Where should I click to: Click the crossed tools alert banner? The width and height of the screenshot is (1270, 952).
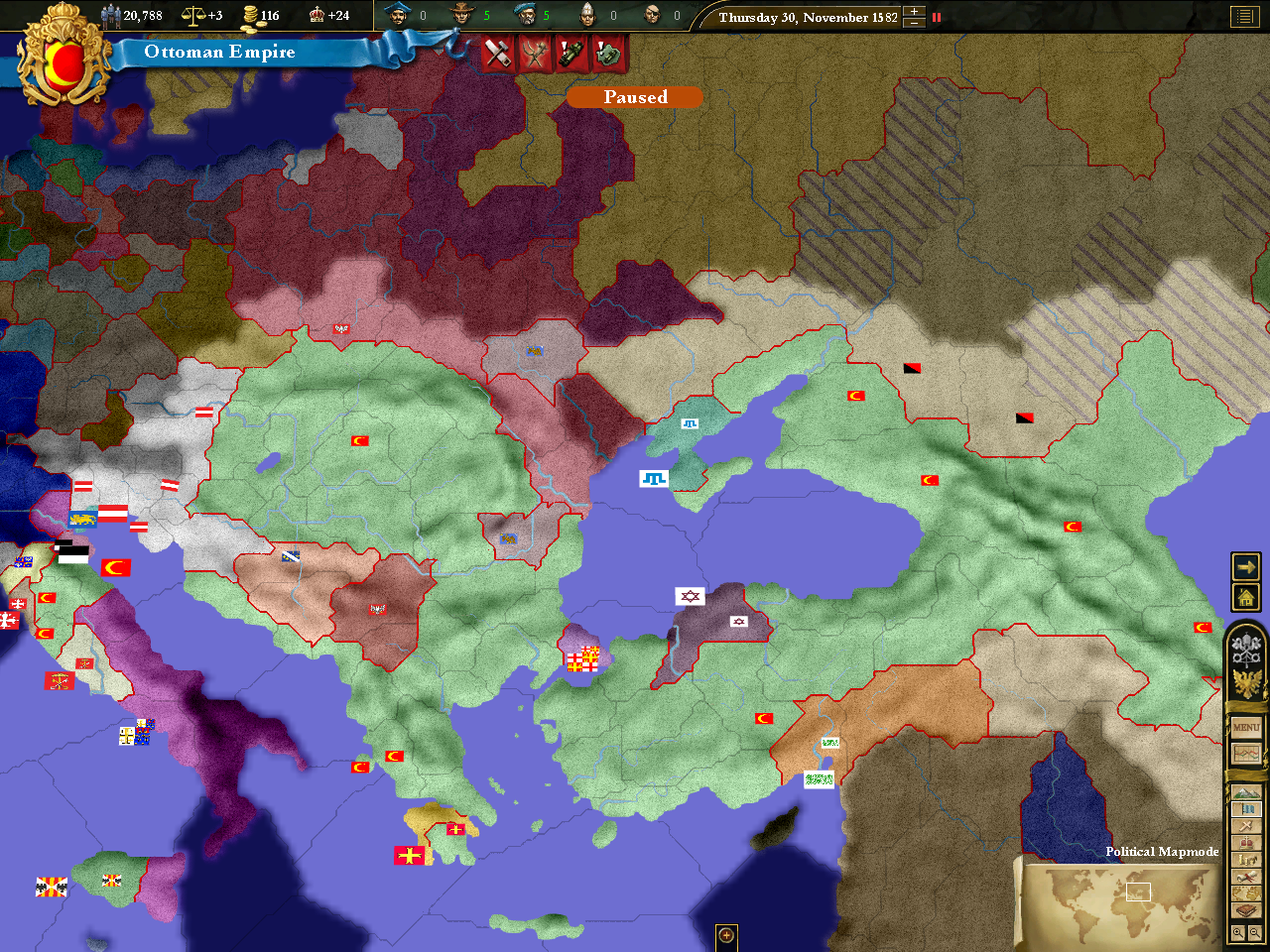(x=497, y=54)
